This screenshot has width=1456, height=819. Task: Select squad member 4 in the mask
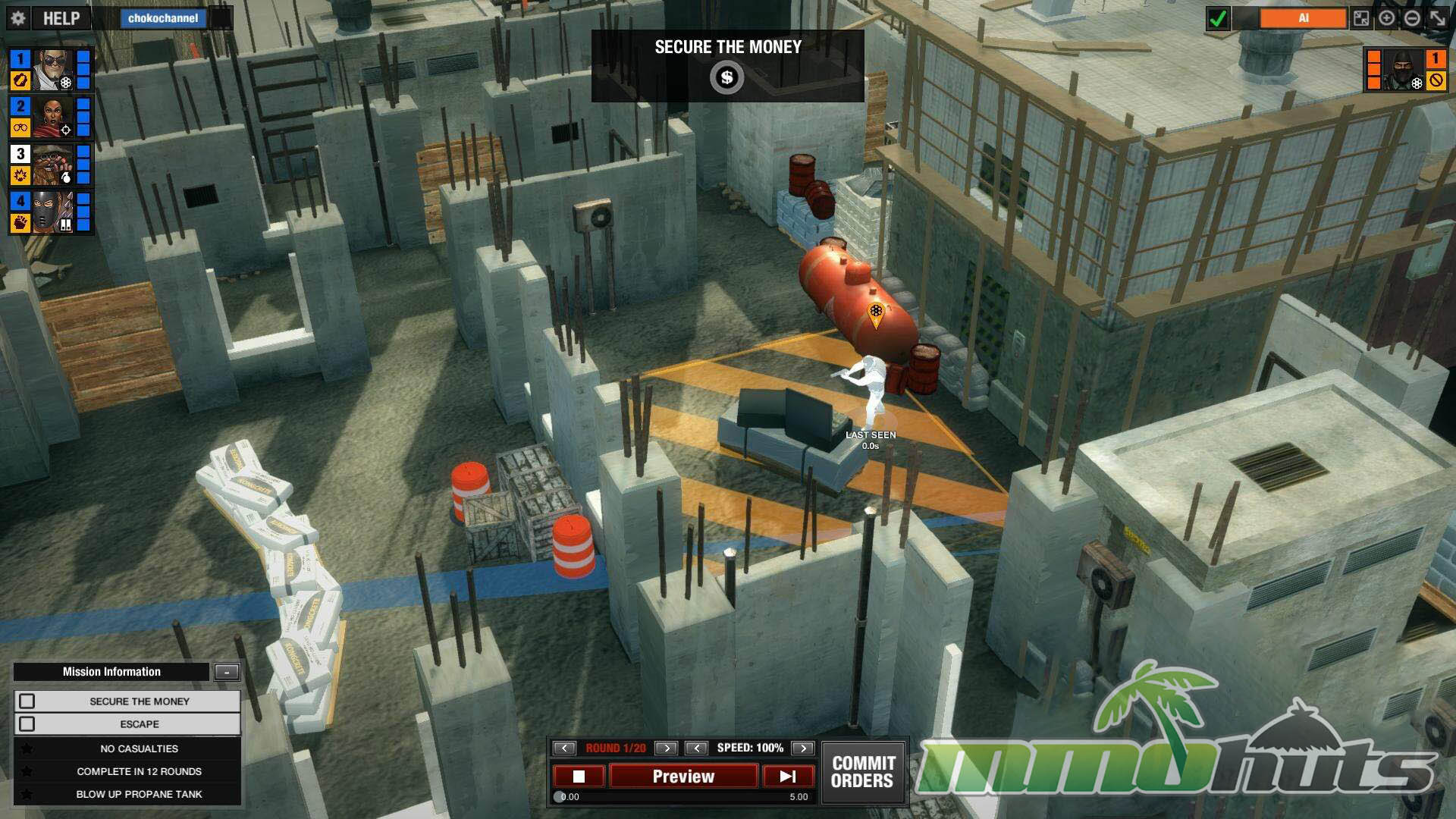pyautogui.click(x=53, y=212)
